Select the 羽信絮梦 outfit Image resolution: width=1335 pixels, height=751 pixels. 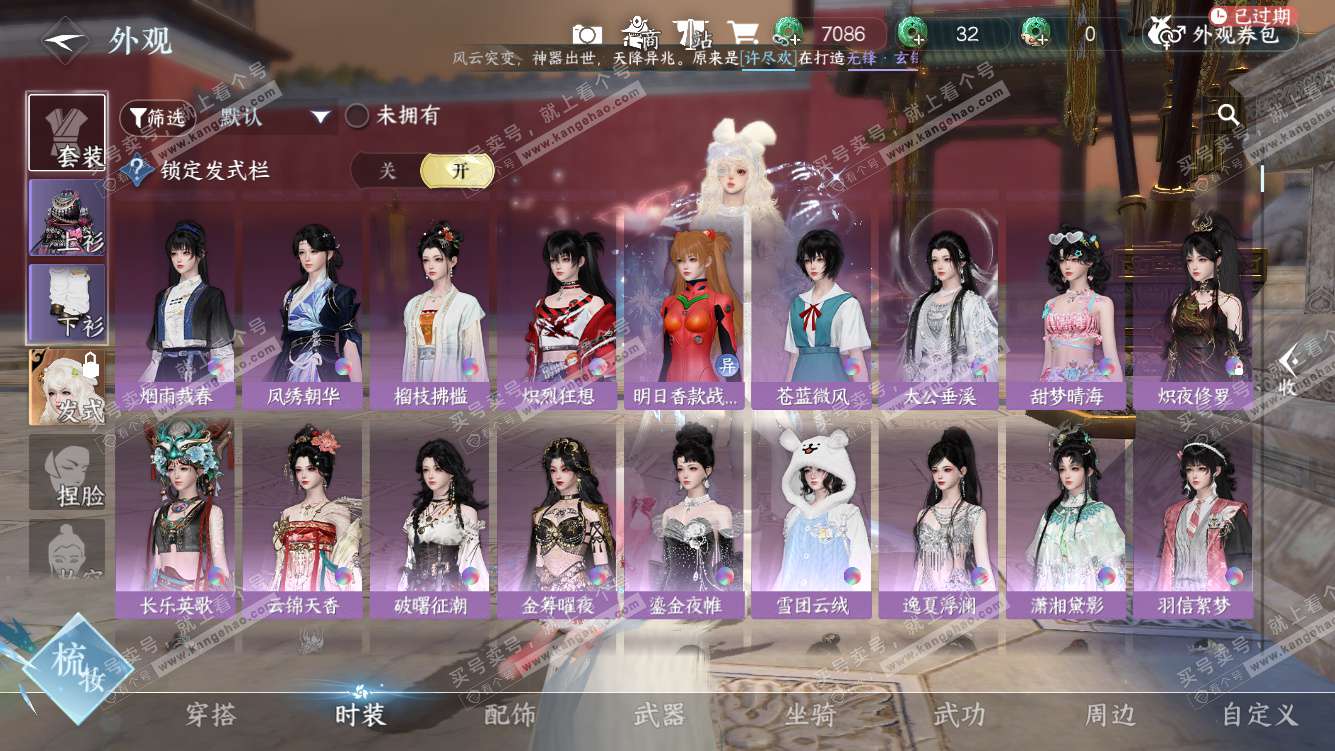1192,520
